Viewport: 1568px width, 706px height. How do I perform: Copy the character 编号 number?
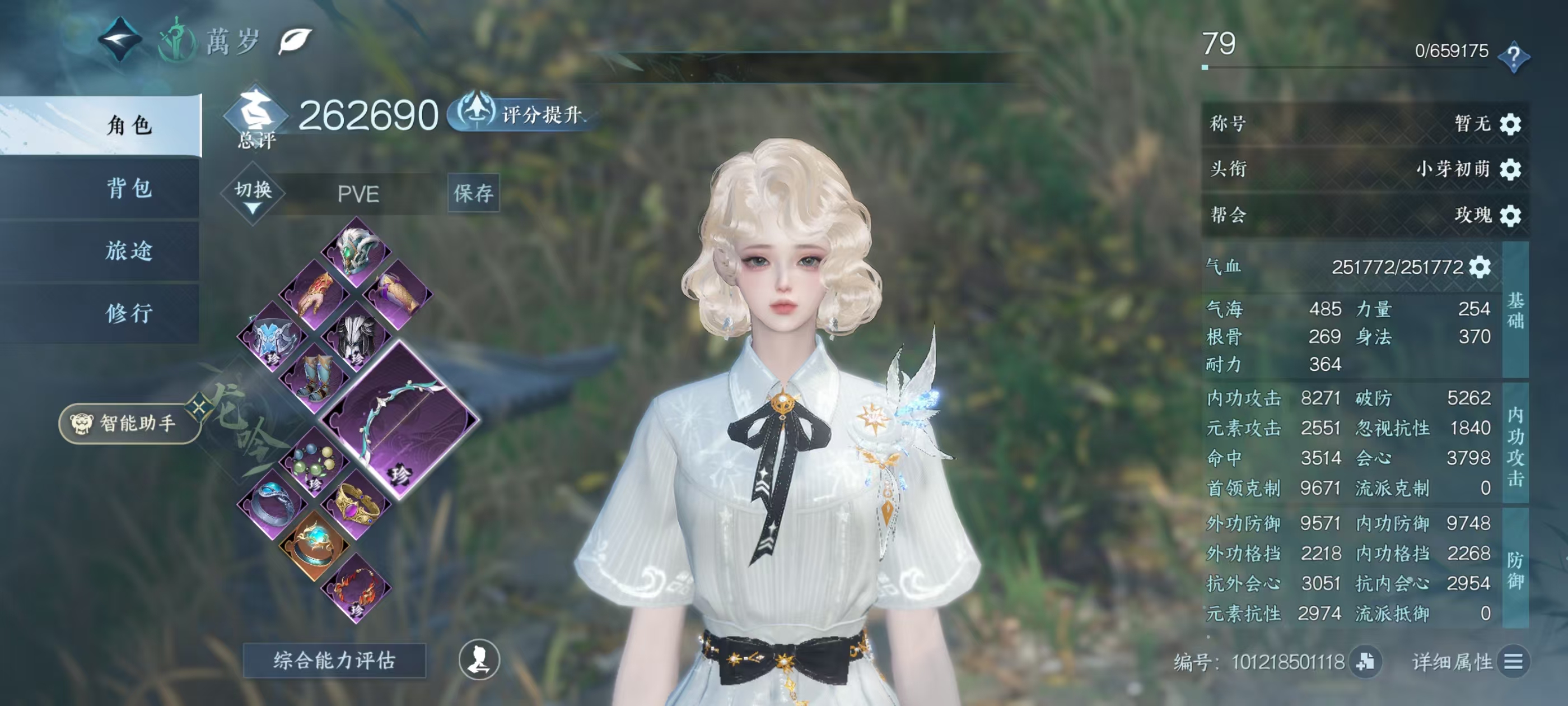1365,662
